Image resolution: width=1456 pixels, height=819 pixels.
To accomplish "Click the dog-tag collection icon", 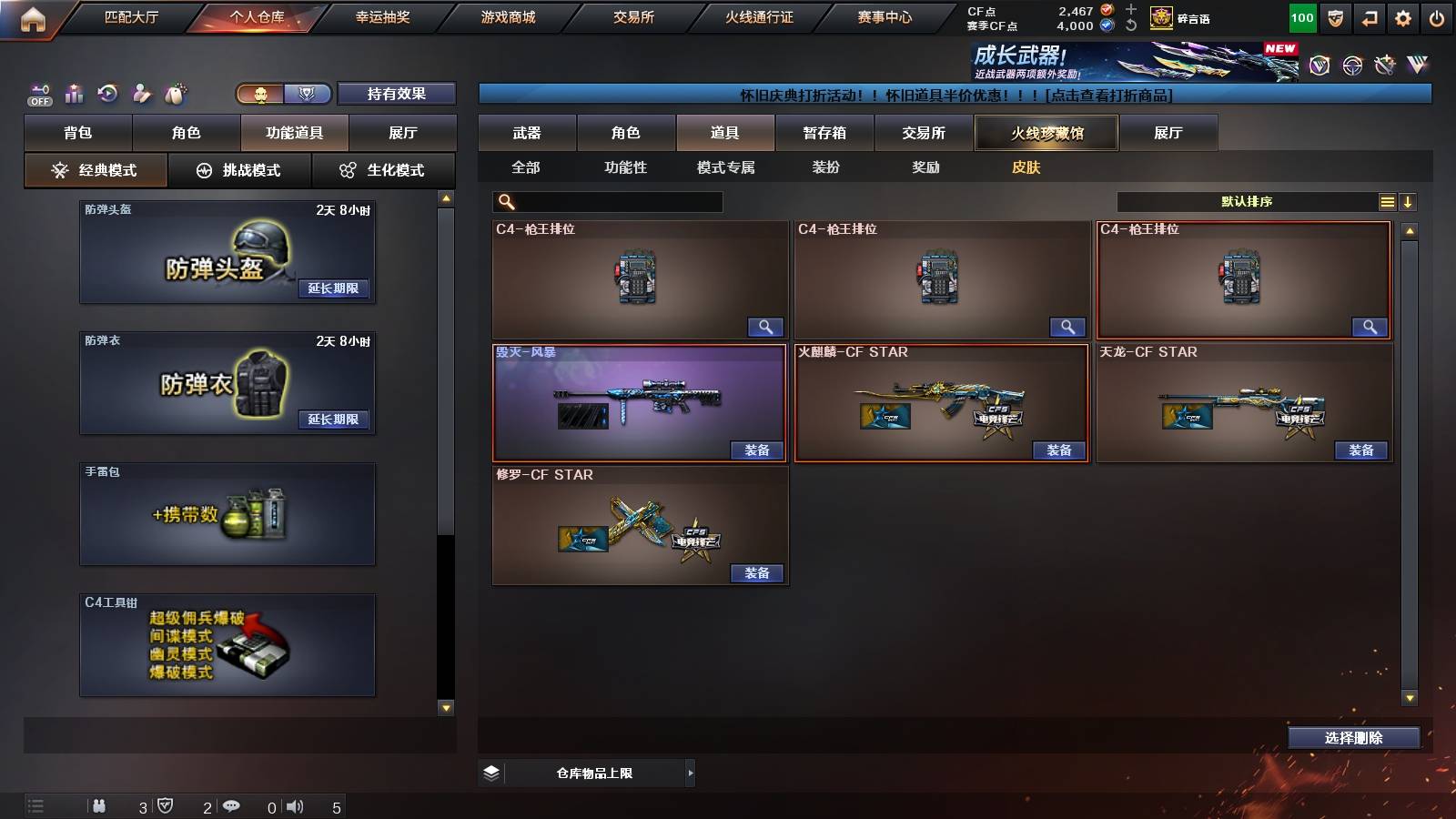I will pyautogui.click(x=174, y=92).
